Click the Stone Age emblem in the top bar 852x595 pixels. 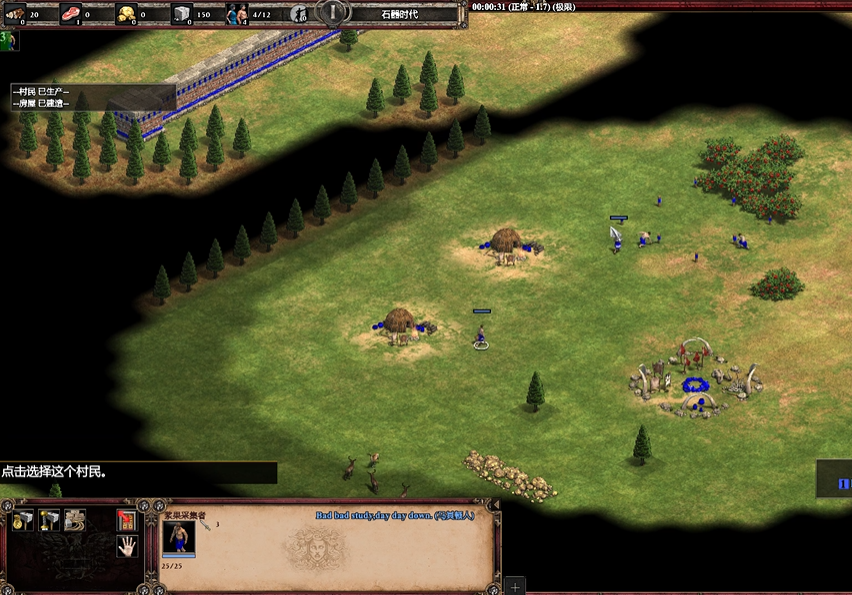333,12
